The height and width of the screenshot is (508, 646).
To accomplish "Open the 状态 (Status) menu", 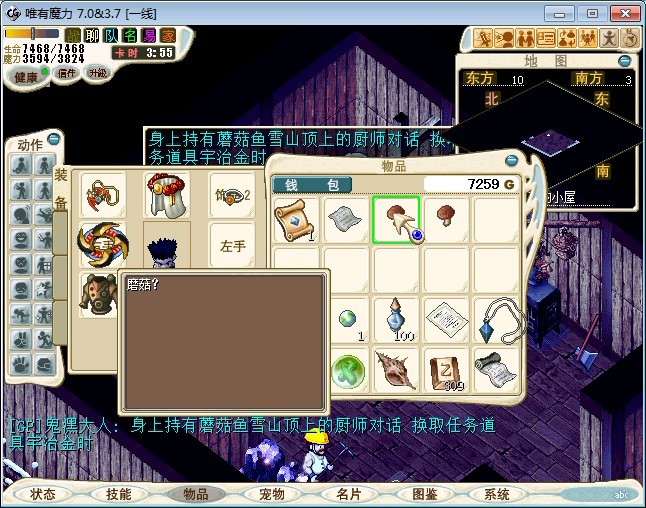I will 43,494.
